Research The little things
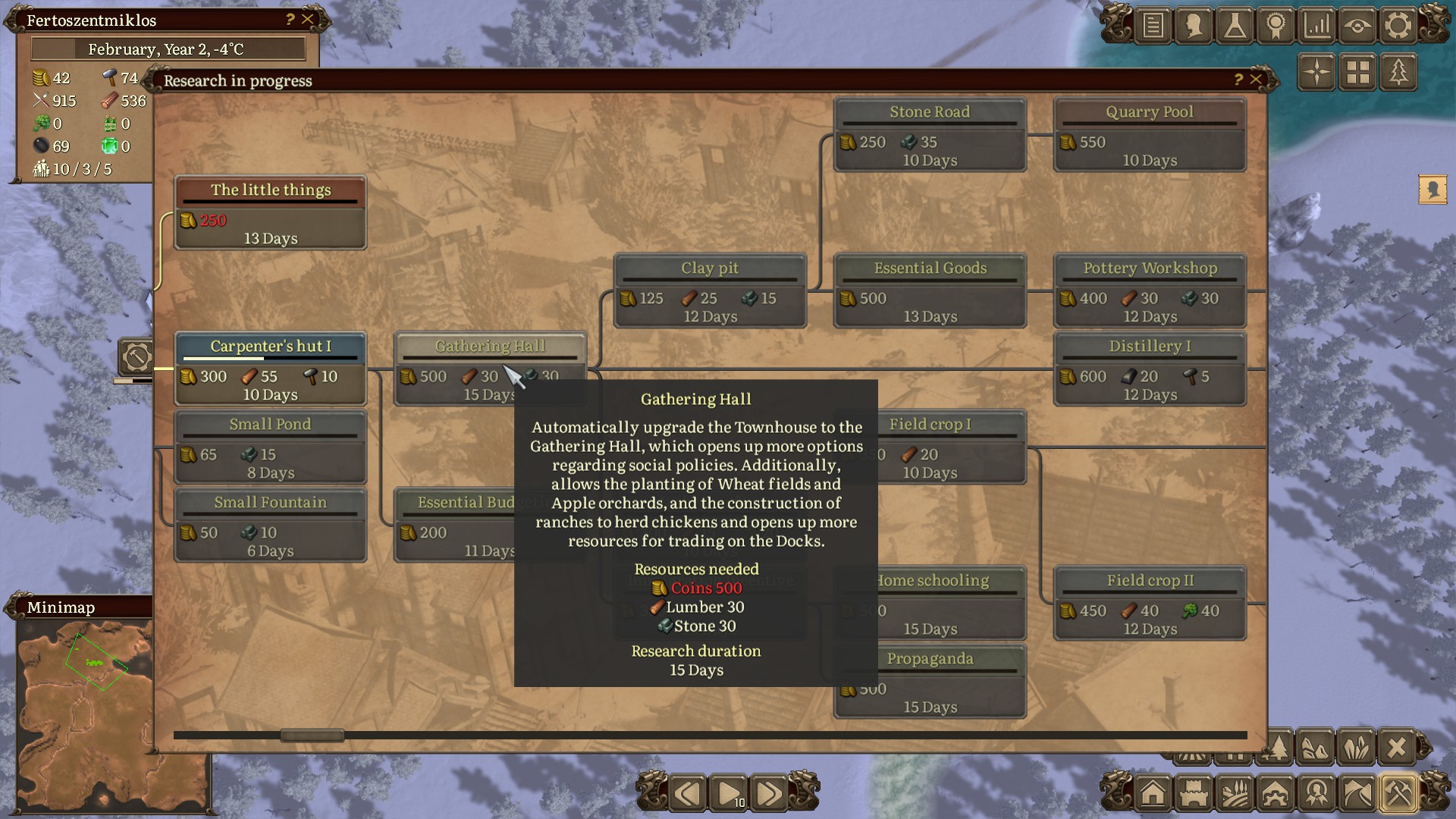 tap(271, 213)
